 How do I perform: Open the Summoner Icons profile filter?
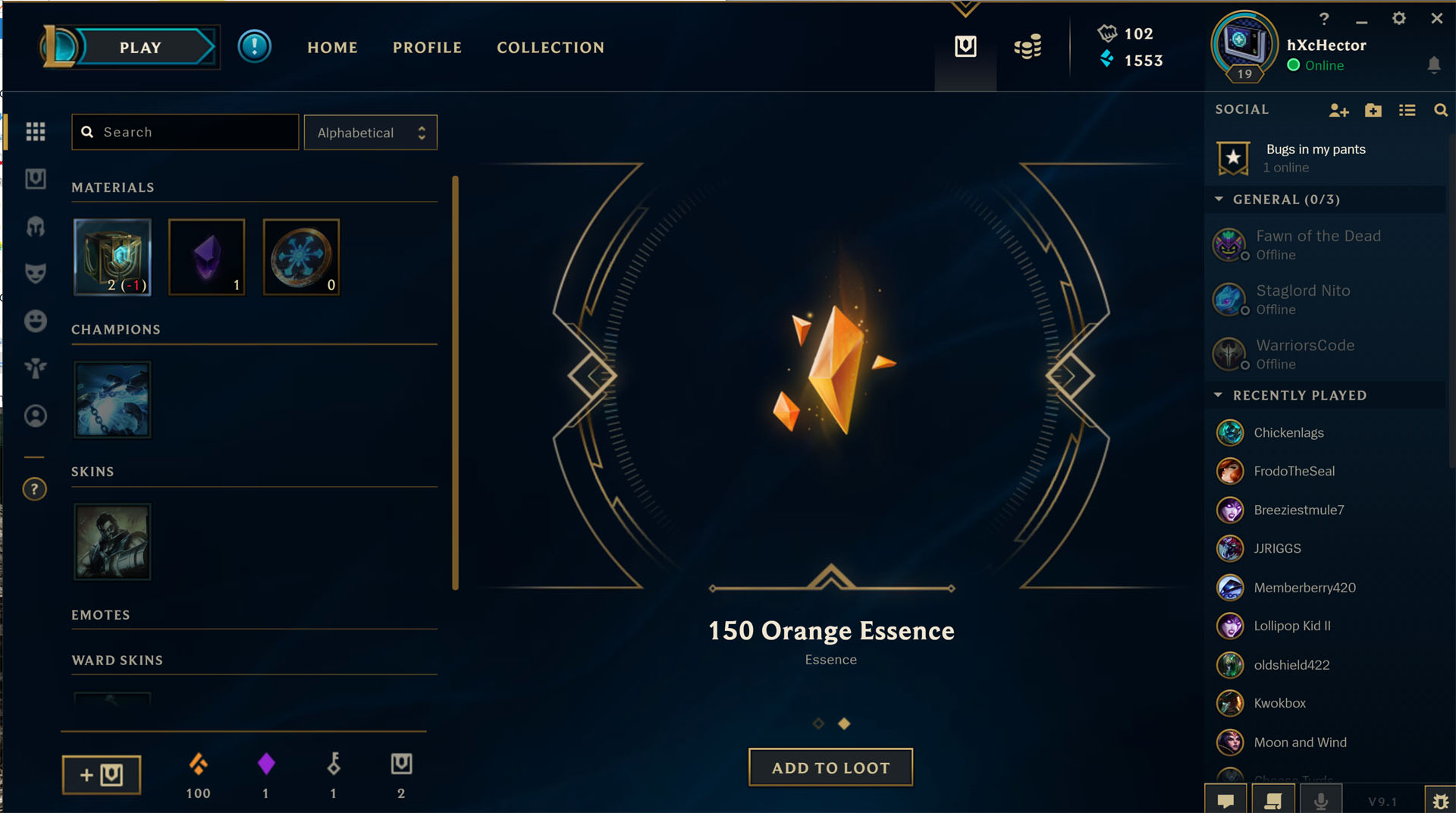[x=36, y=416]
